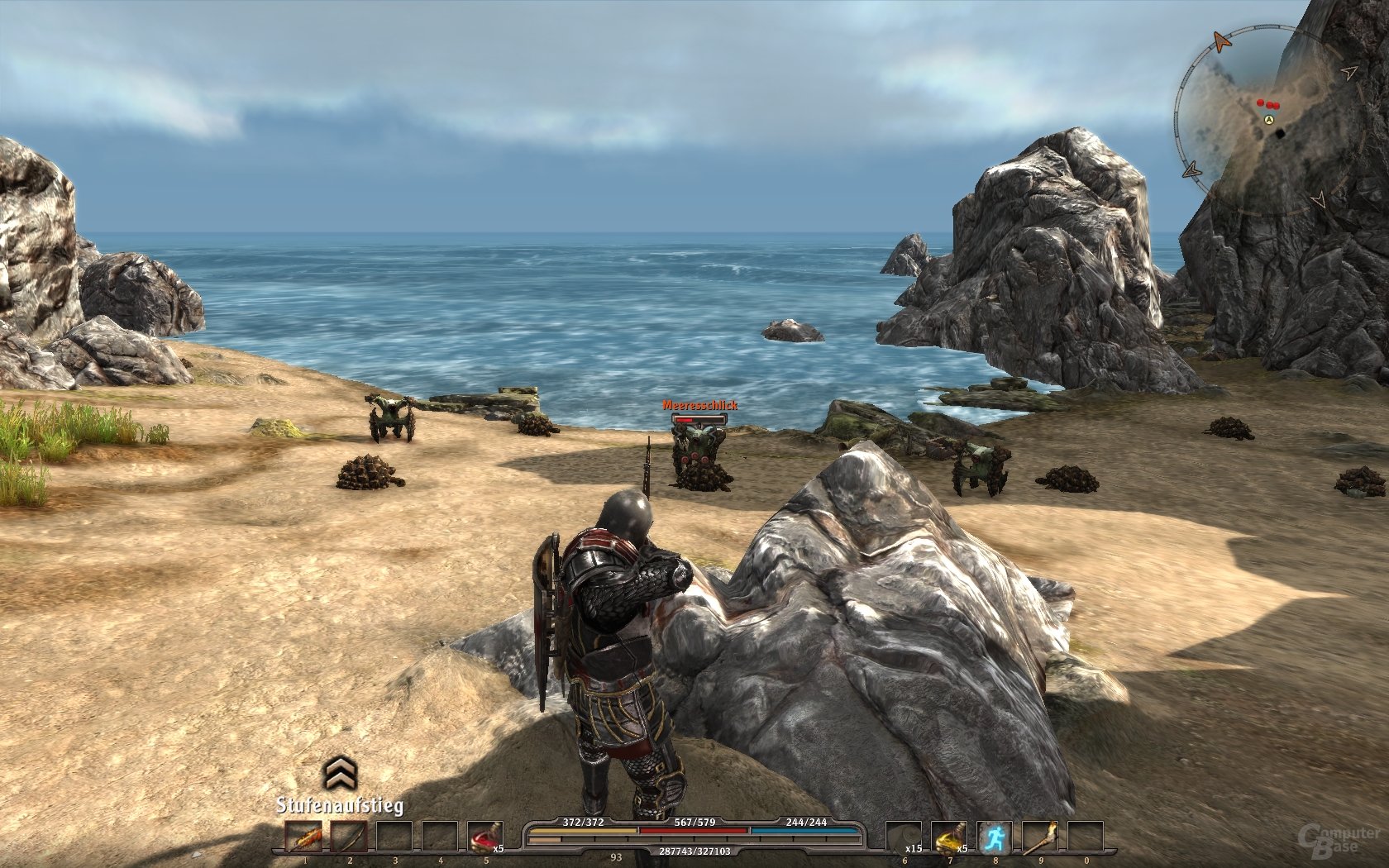Select the bandage roll slot with x15
The image size is (1389, 868).
pos(903,837)
